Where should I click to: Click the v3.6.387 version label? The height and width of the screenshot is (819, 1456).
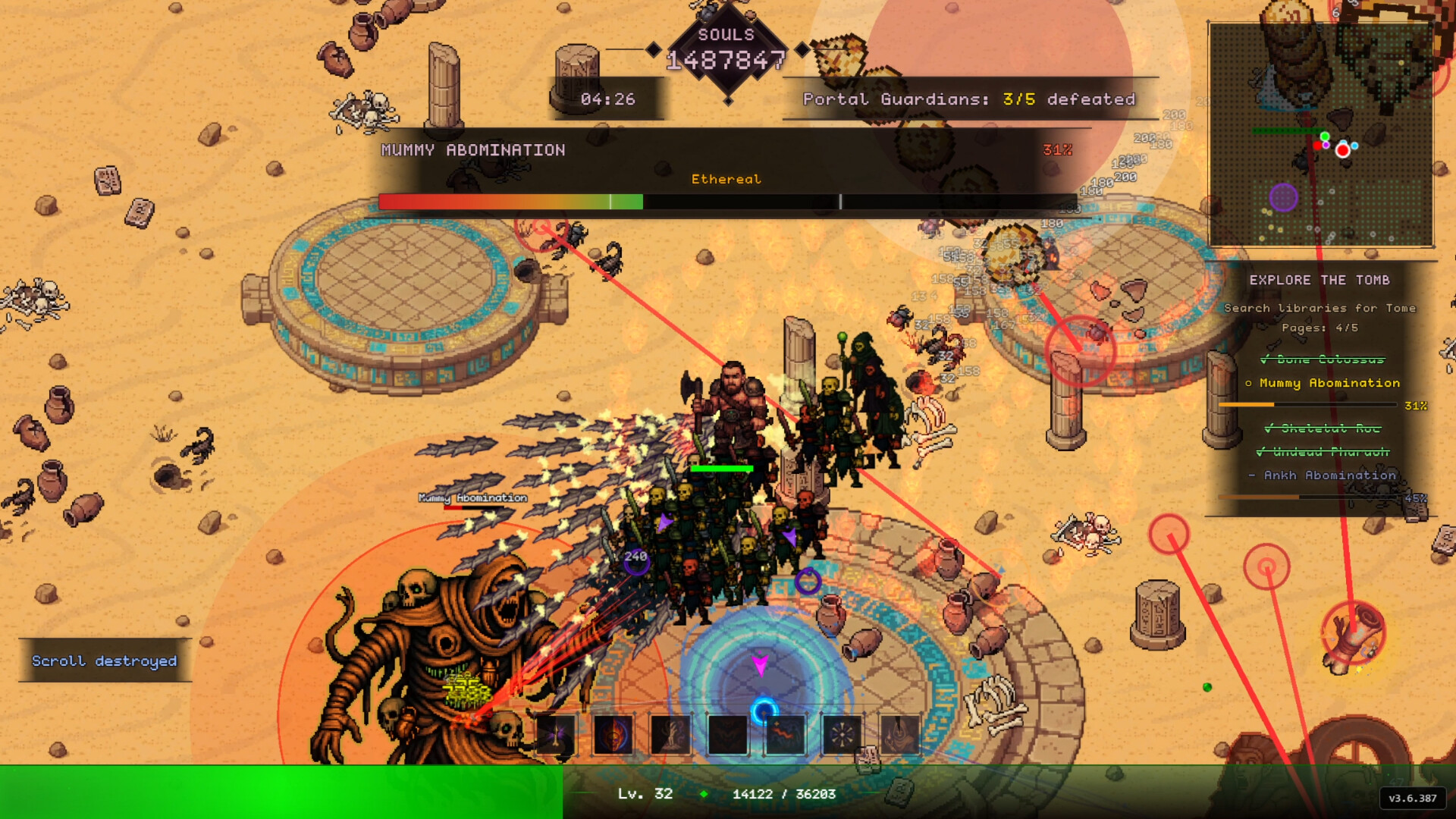1412,797
